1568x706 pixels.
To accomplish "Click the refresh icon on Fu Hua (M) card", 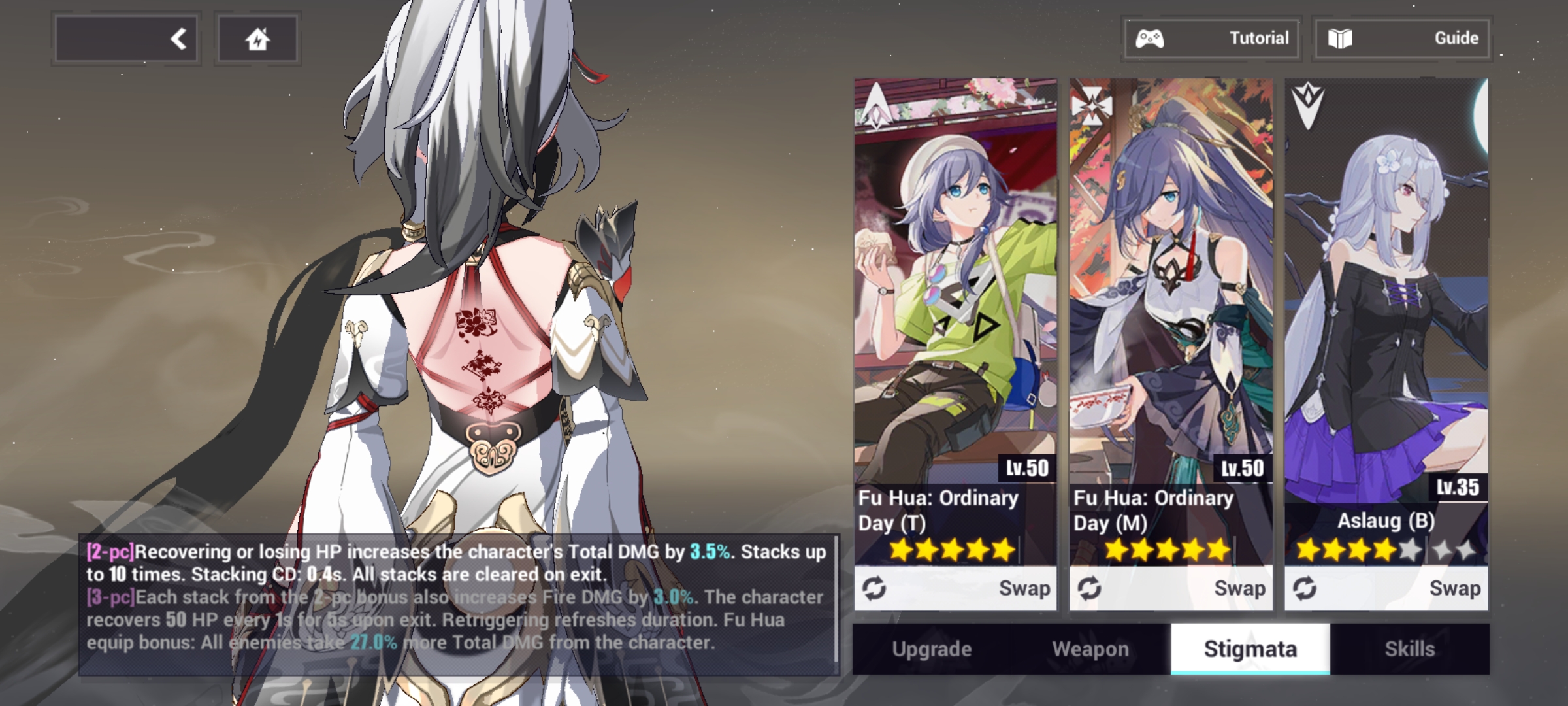I will click(1091, 588).
